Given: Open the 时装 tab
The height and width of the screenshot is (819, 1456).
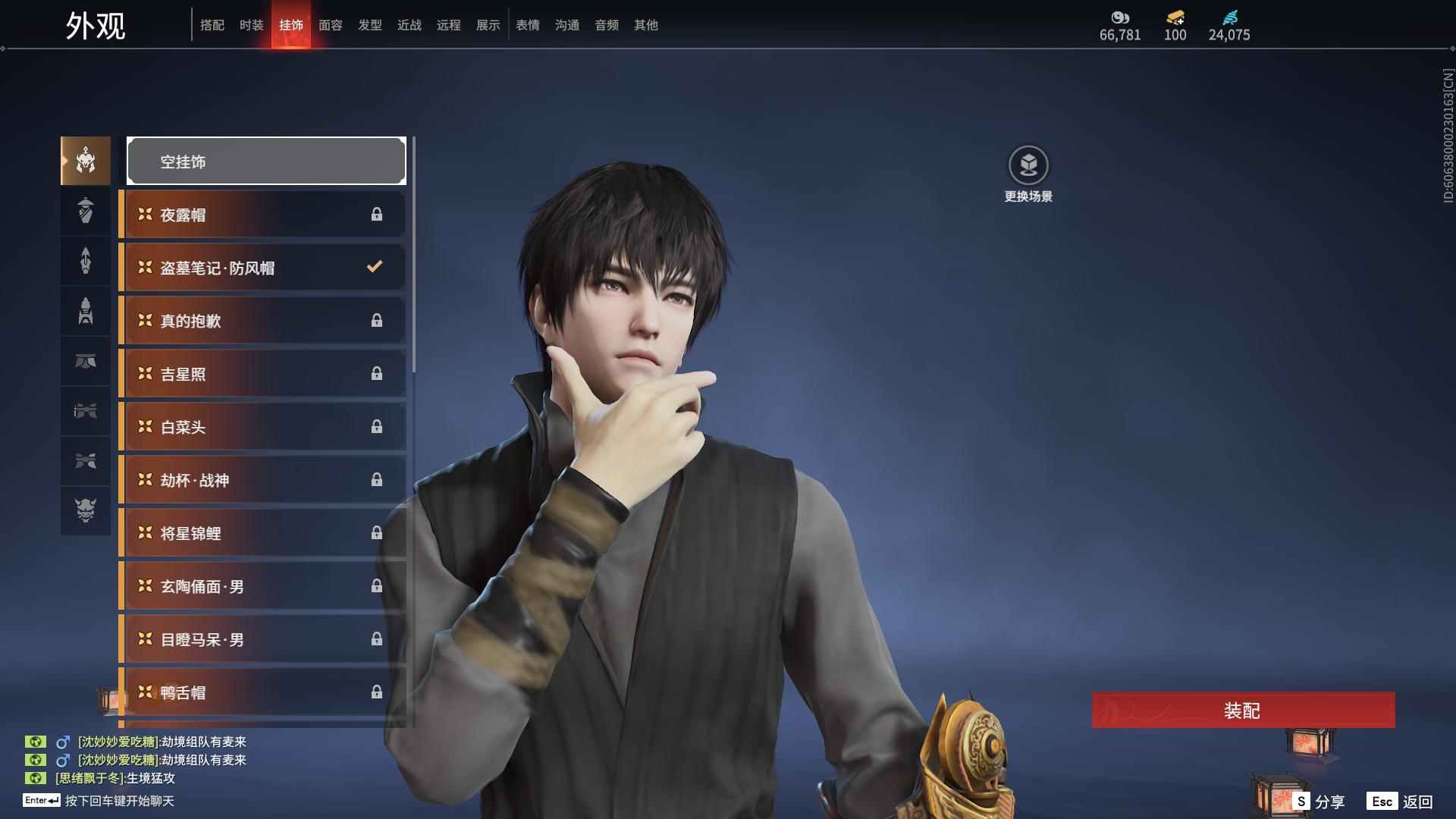Looking at the screenshot, I should pyautogui.click(x=252, y=25).
